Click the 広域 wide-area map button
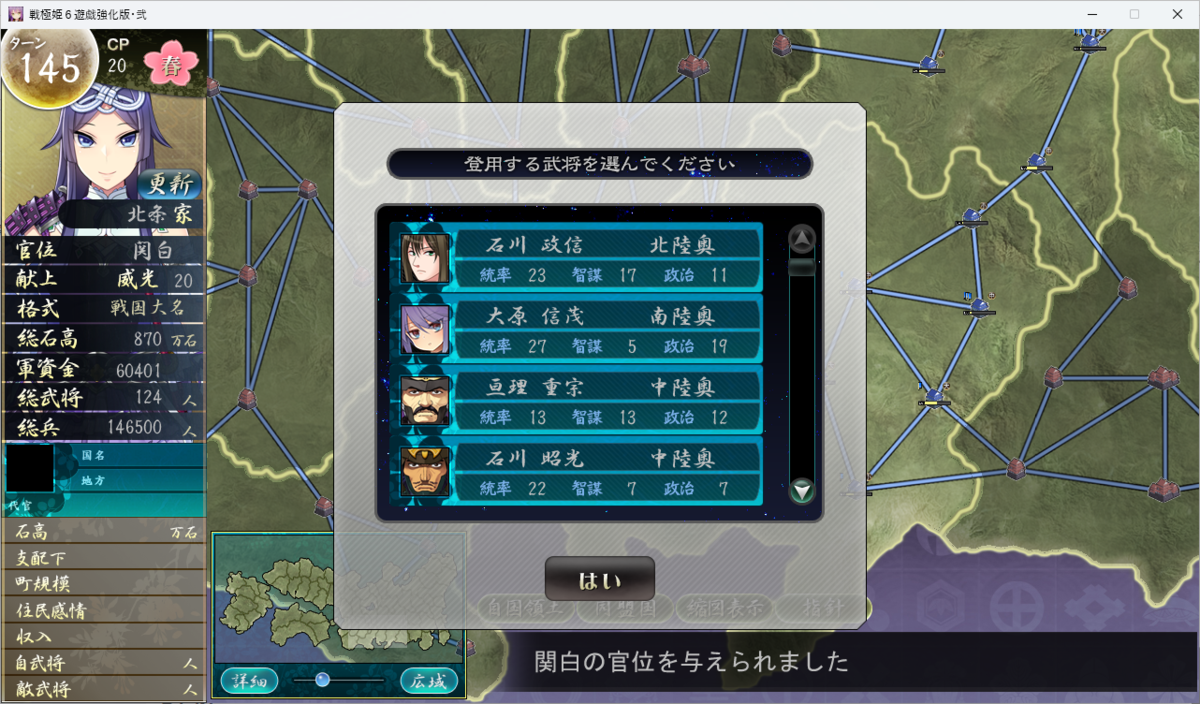Viewport: 1200px width, 704px height. [429, 681]
